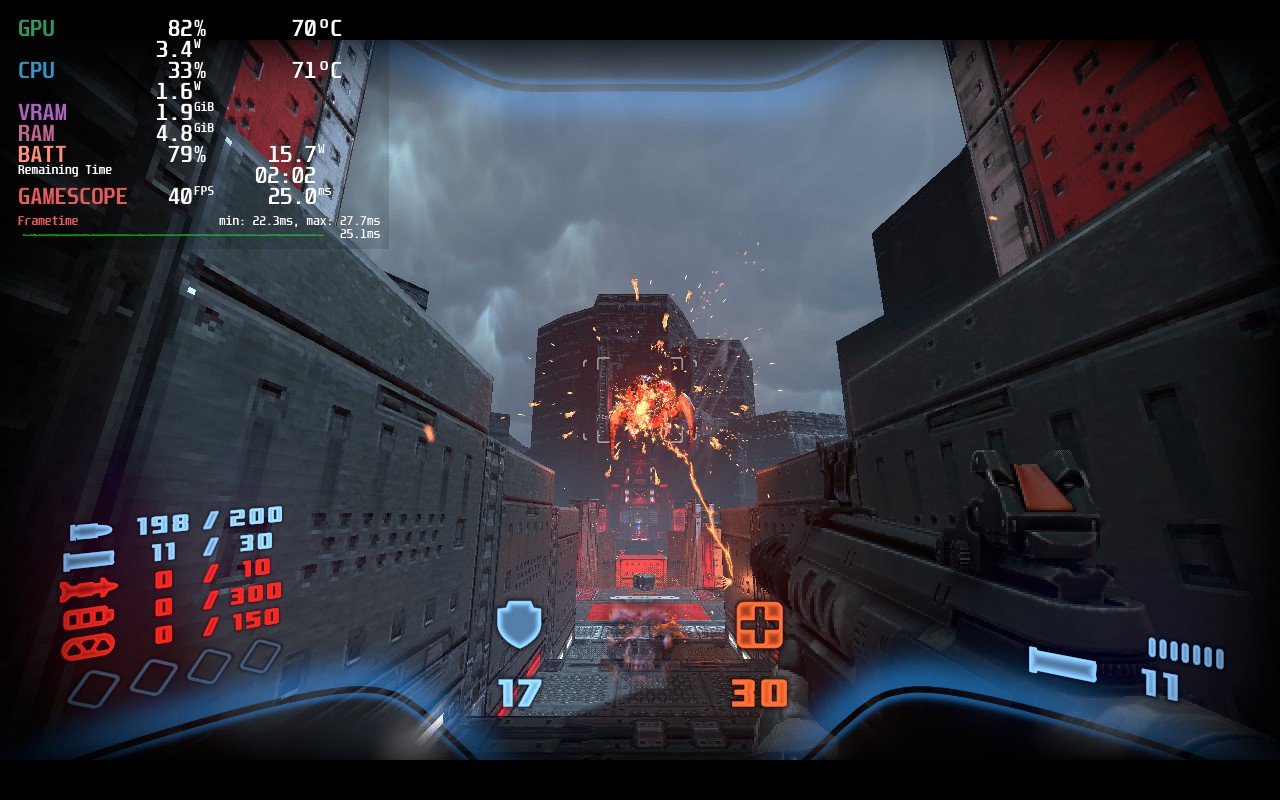Click the orange health cross icon

[759, 624]
